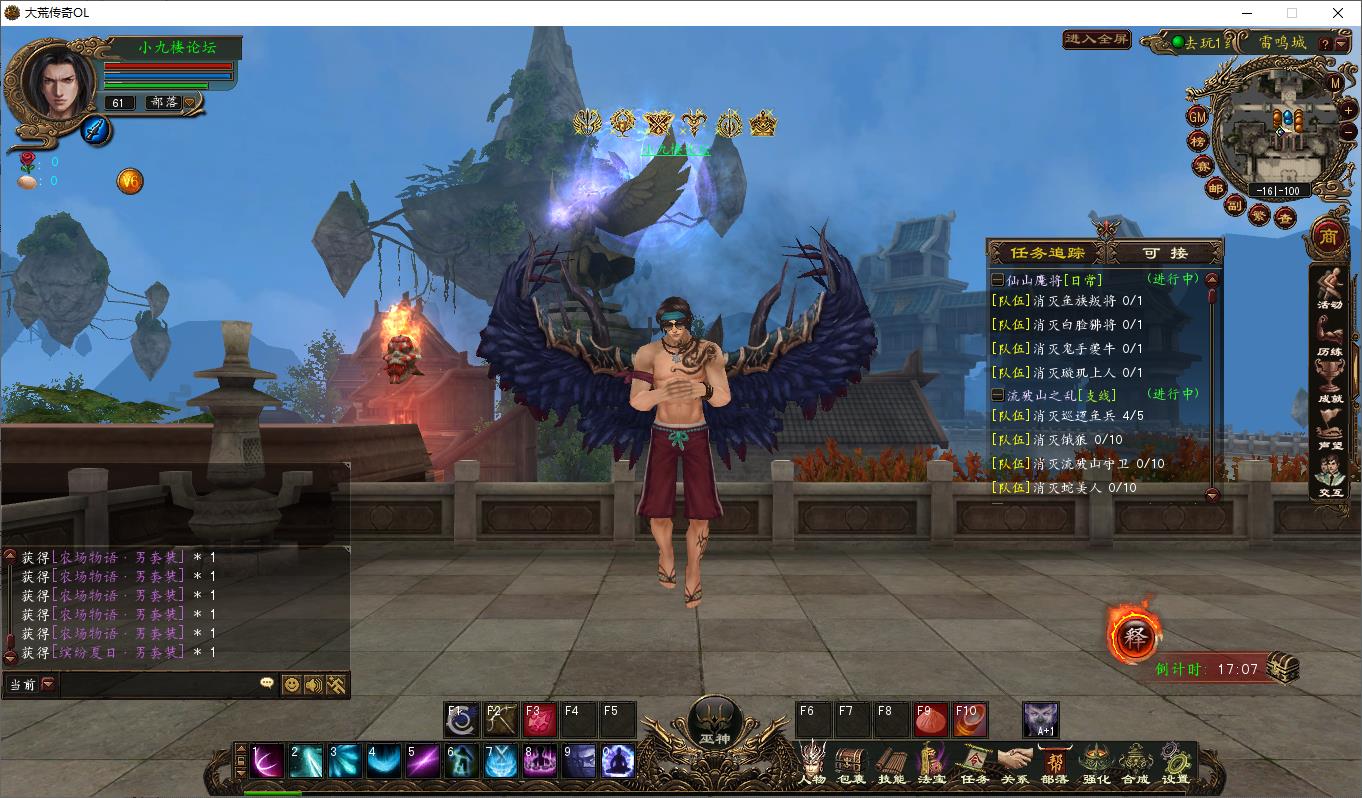
Task: Collapse the 流波山之乱[支线] quest entry
Action: (996, 394)
